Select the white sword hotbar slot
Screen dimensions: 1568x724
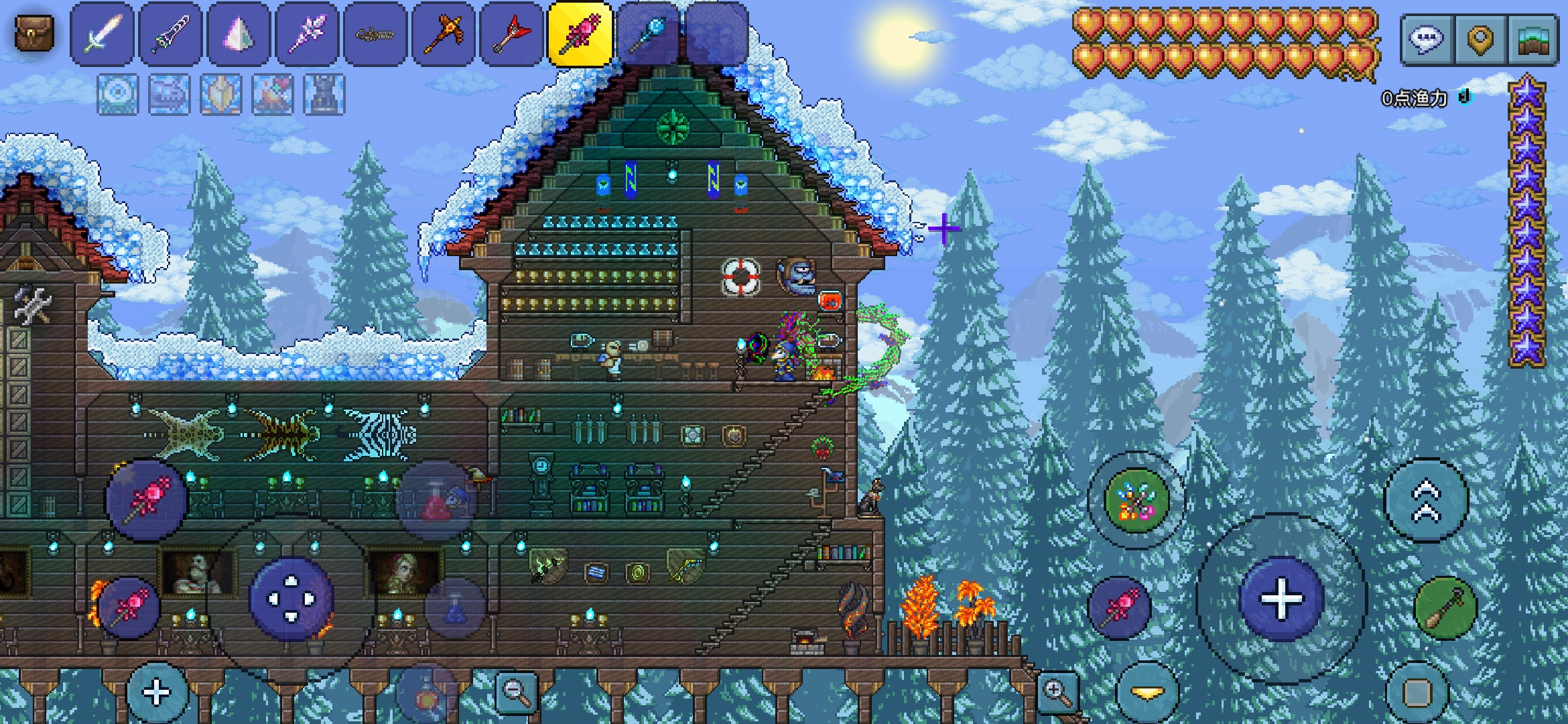coord(102,34)
